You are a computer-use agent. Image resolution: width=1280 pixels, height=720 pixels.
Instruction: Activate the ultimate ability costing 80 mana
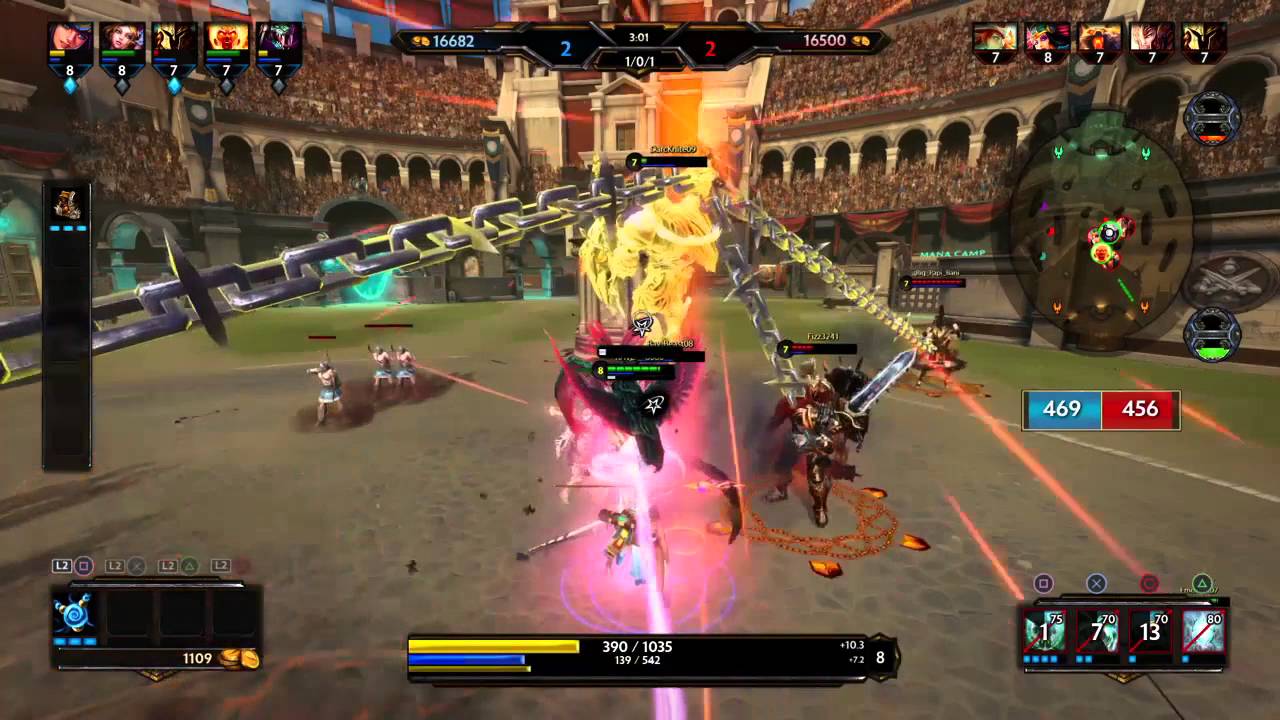point(1203,631)
